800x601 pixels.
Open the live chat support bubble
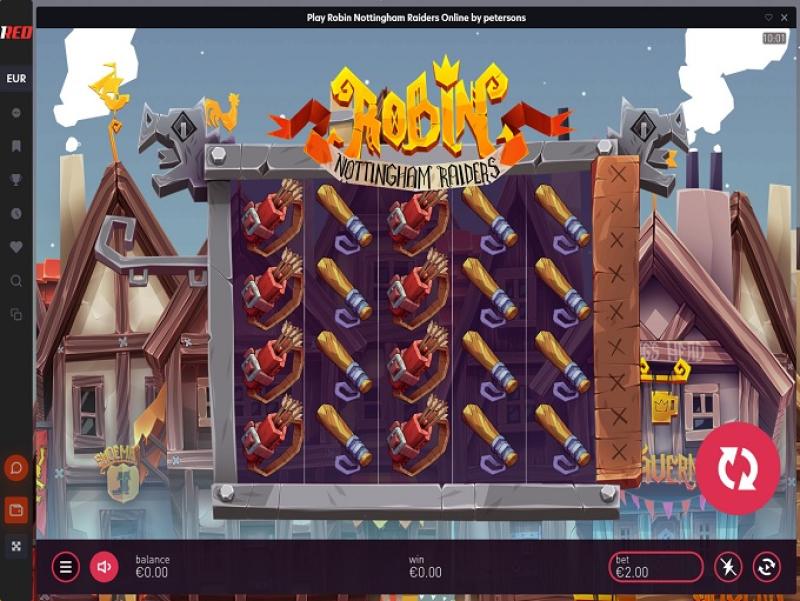pyautogui.click(x=16, y=467)
